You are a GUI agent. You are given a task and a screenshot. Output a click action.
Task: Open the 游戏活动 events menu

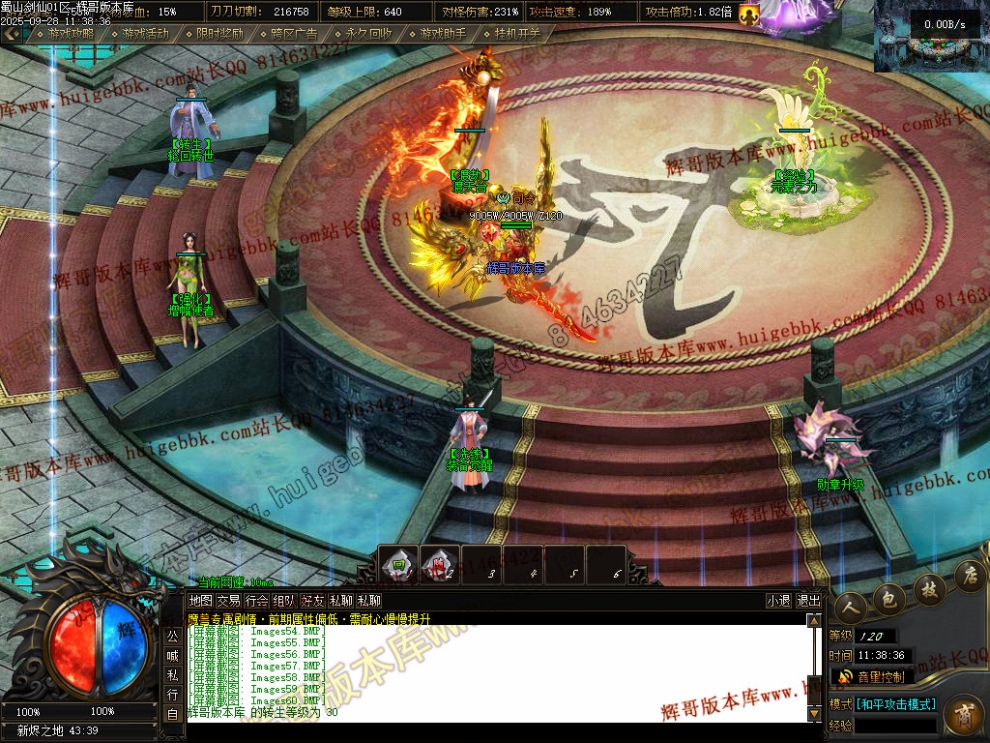(144, 33)
